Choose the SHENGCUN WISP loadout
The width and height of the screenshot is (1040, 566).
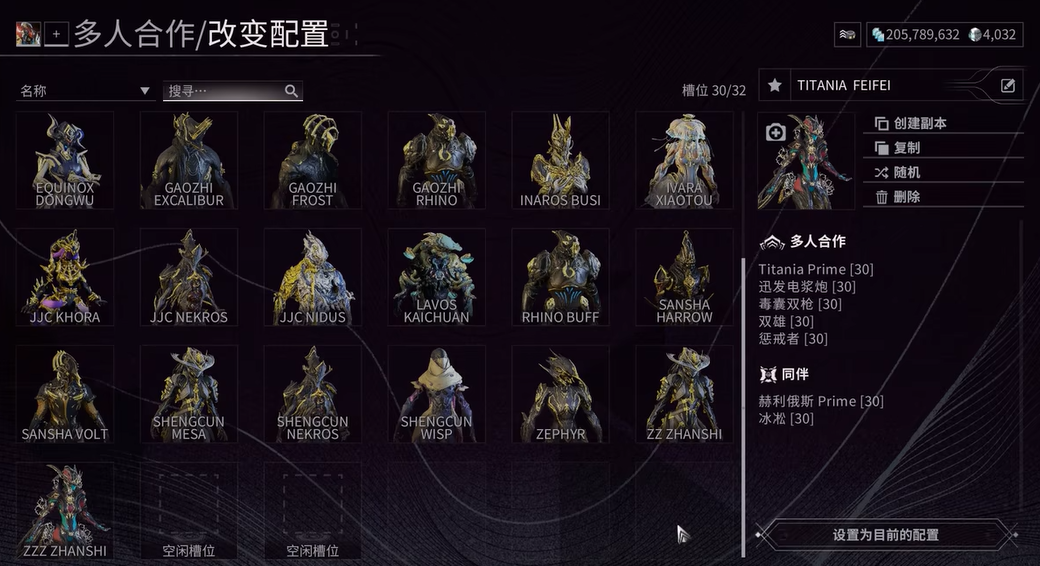[437, 394]
